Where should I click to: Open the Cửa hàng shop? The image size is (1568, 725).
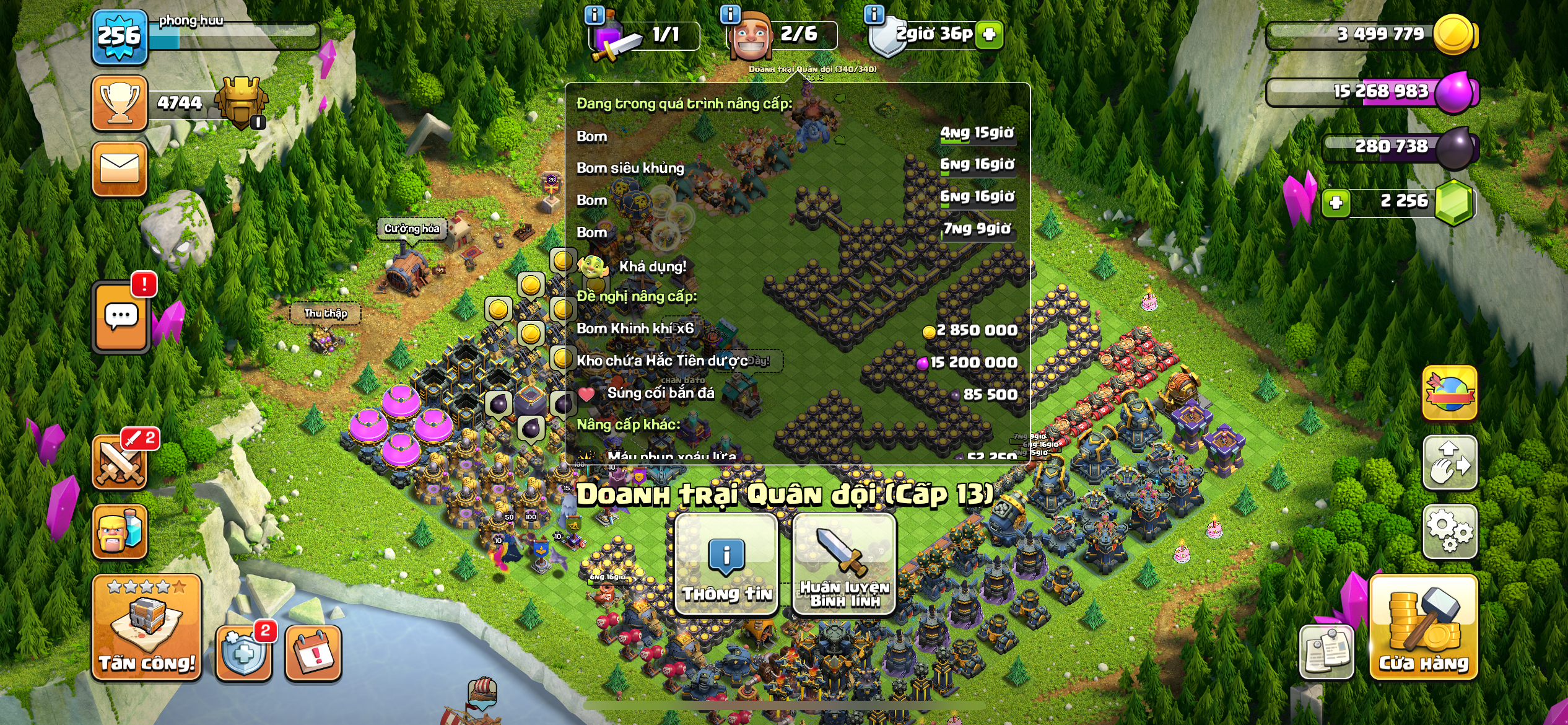click(x=1424, y=628)
